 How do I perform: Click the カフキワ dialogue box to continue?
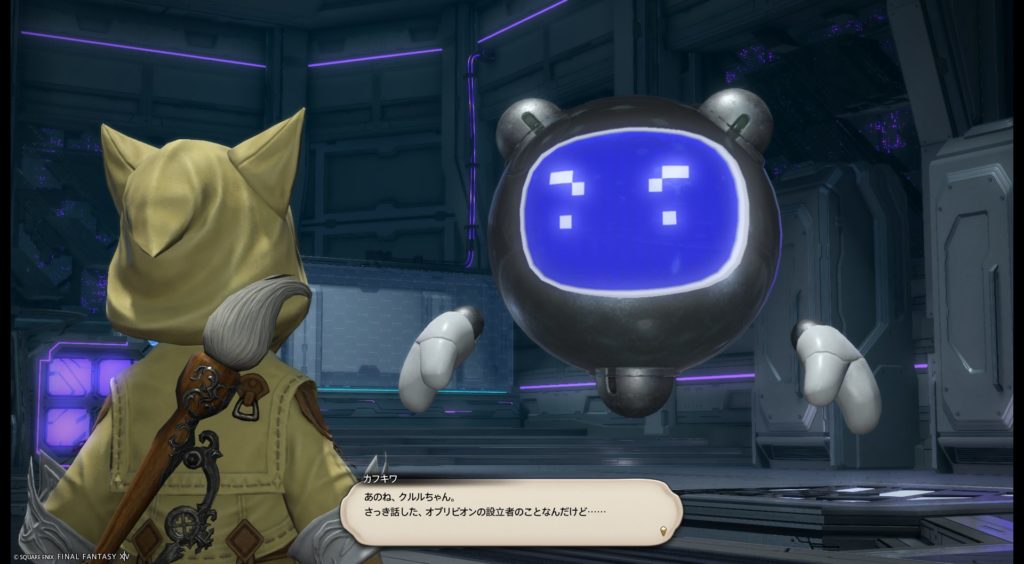coord(510,511)
